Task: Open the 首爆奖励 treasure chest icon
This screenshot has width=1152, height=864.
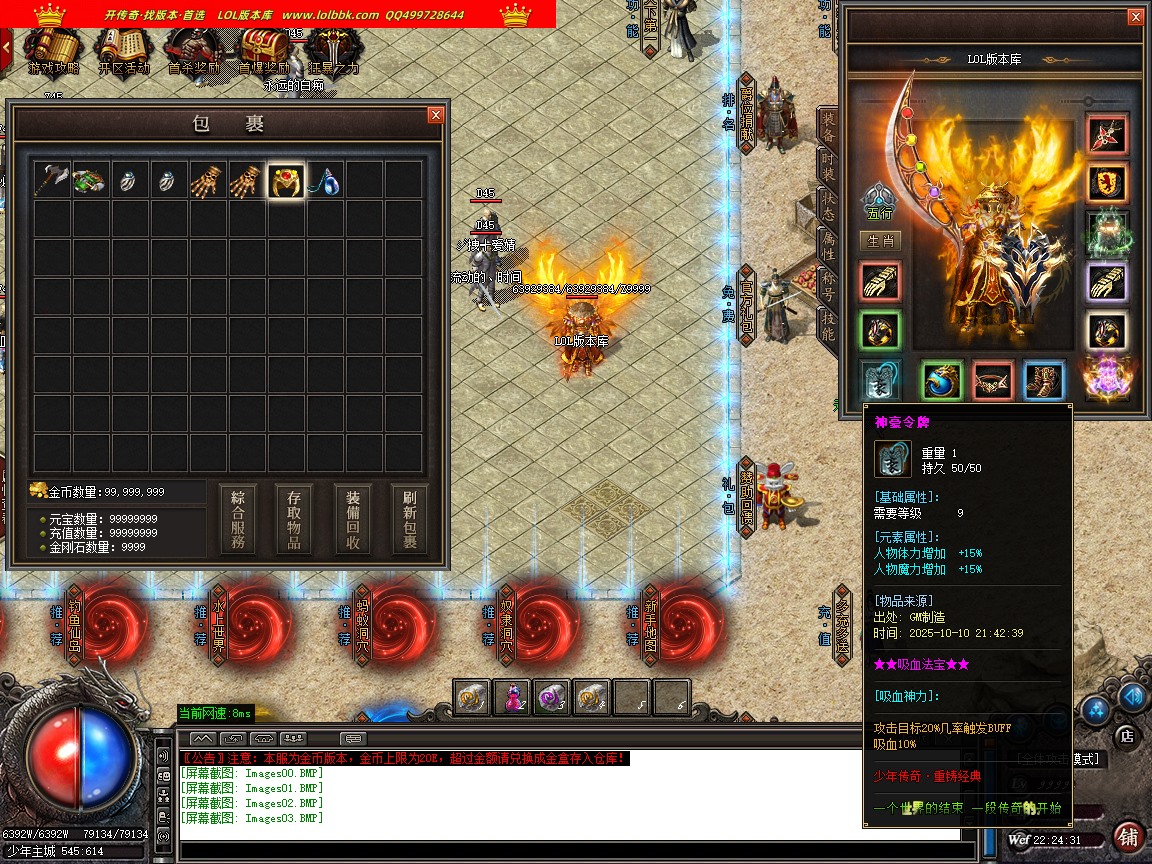Action: [x=263, y=50]
